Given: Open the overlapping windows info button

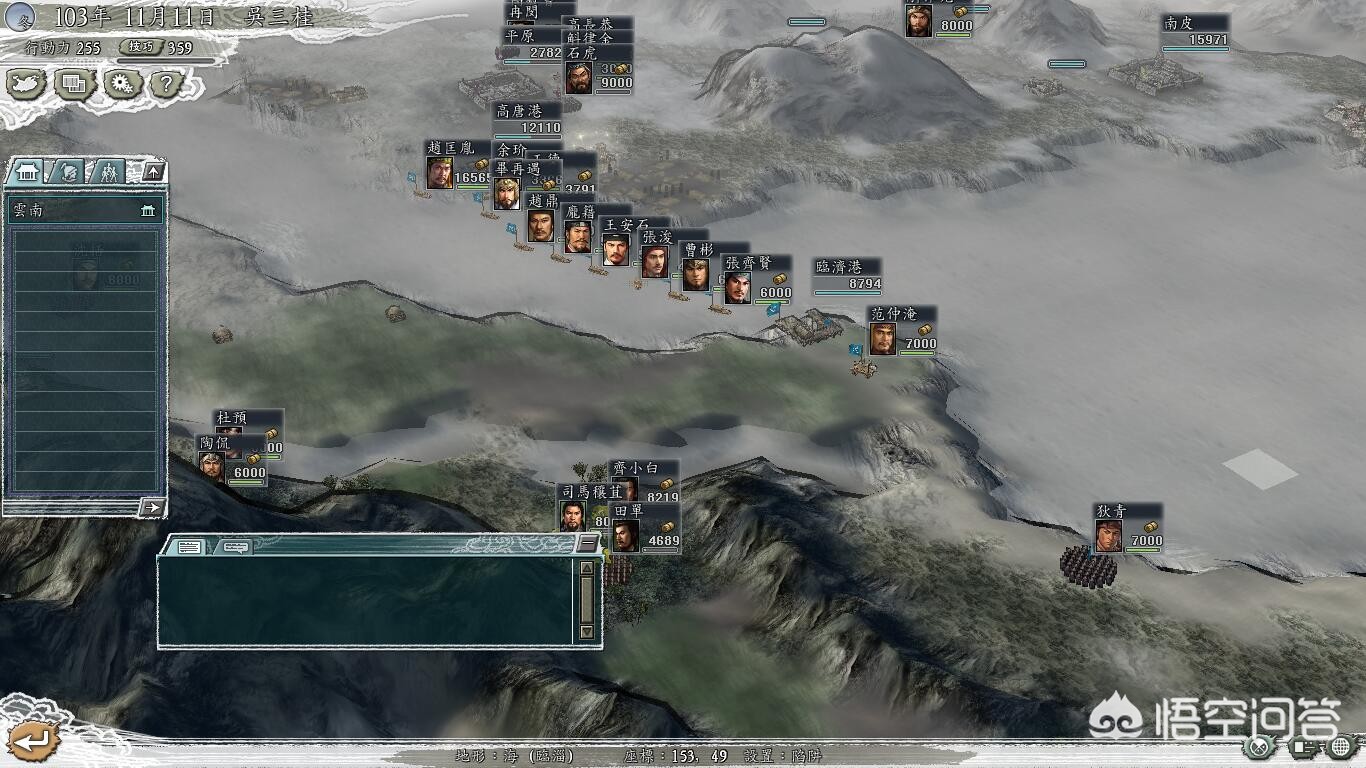Looking at the screenshot, I should (74, 83).
